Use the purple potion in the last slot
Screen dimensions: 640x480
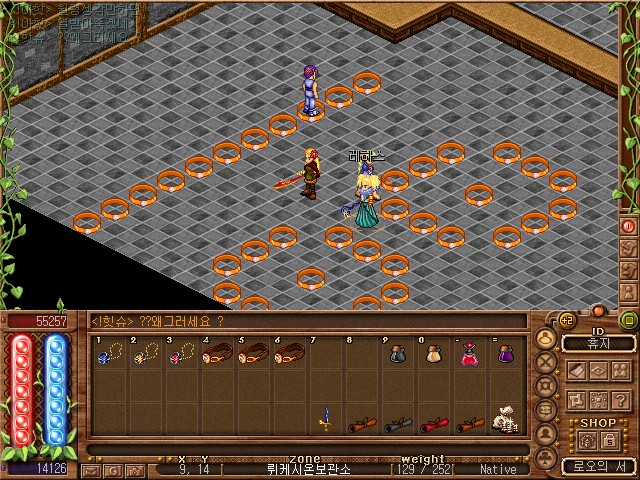pyautogui.click(x=505, y=354)
